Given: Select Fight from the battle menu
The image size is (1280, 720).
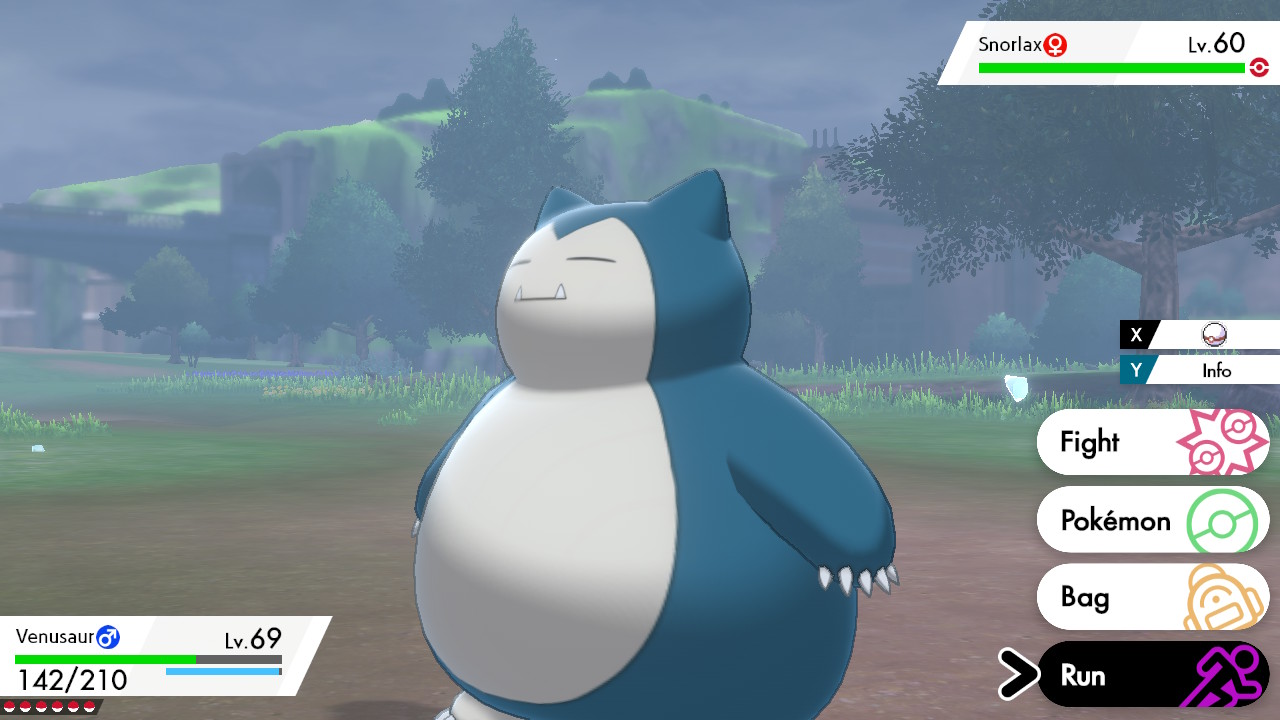Looking at the screenshot, I should 1092,441.
